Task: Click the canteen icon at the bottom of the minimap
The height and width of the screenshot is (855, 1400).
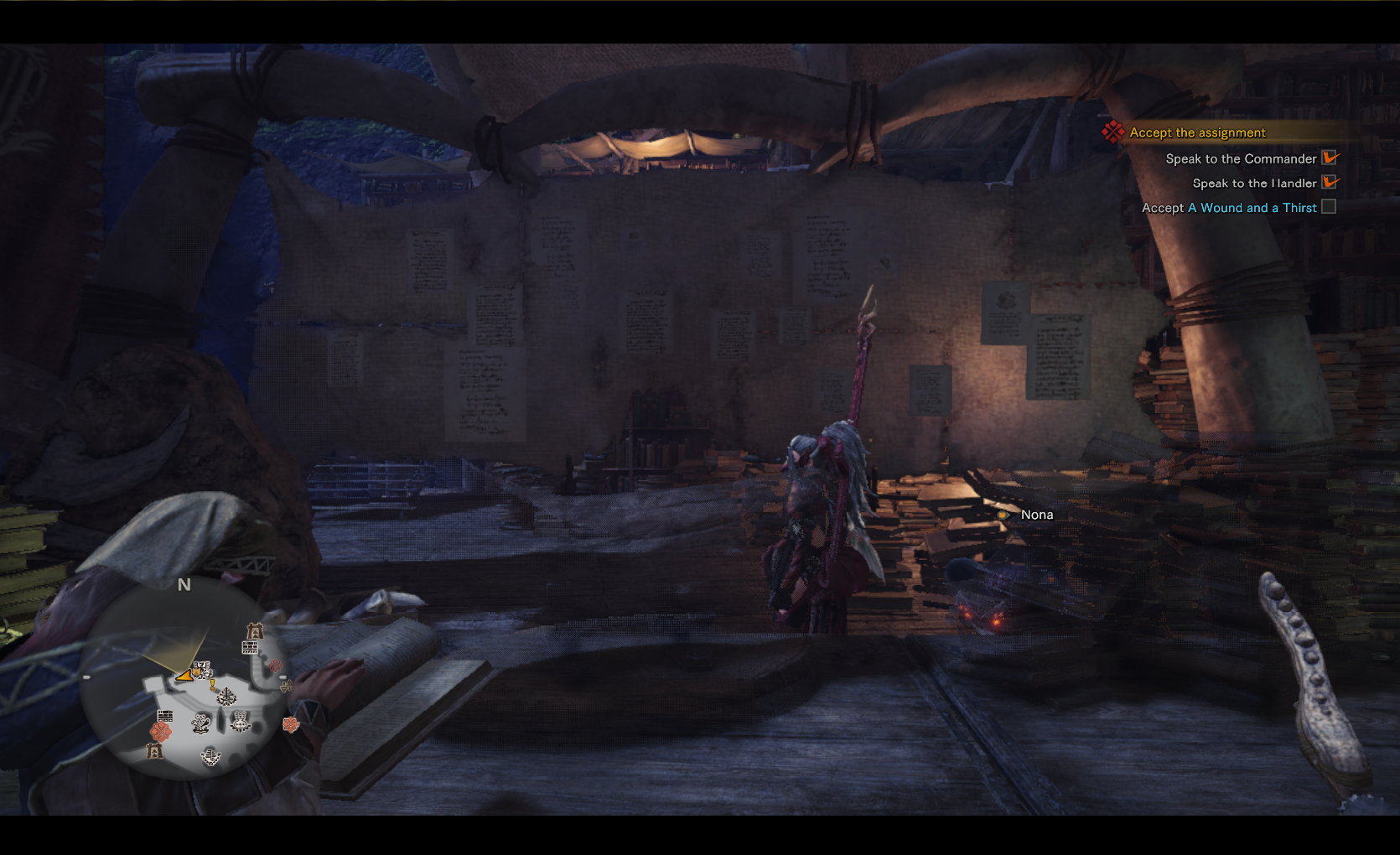Action: [x=210, y=757]
